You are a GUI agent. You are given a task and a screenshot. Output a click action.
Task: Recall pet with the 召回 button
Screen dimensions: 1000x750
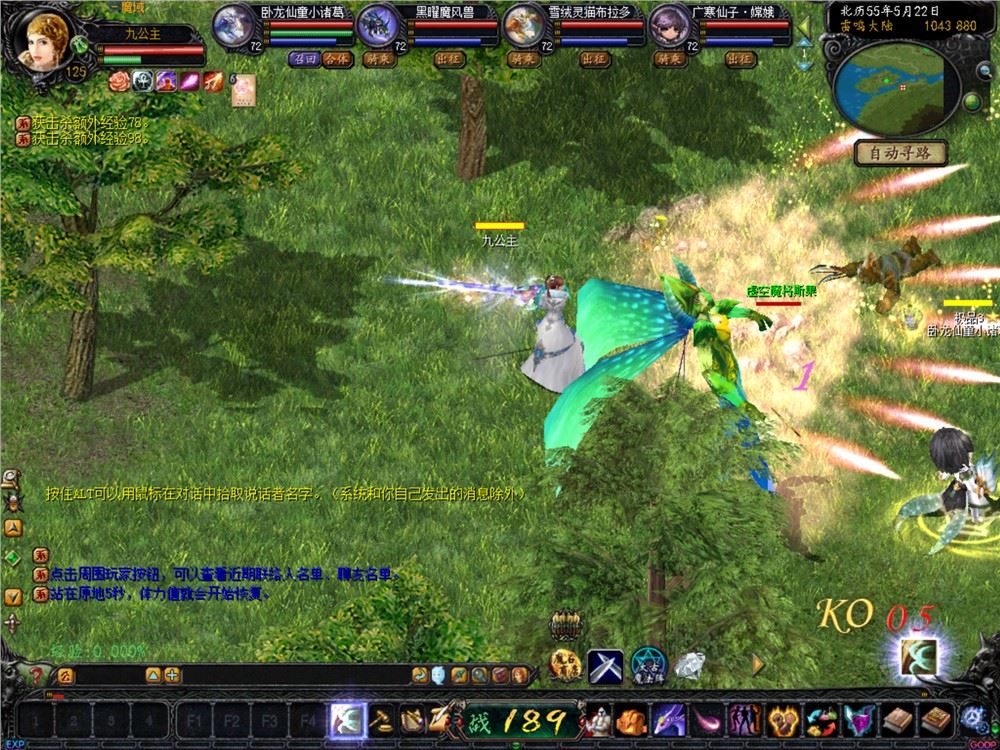pyautogui.click(x=303, y=59)
